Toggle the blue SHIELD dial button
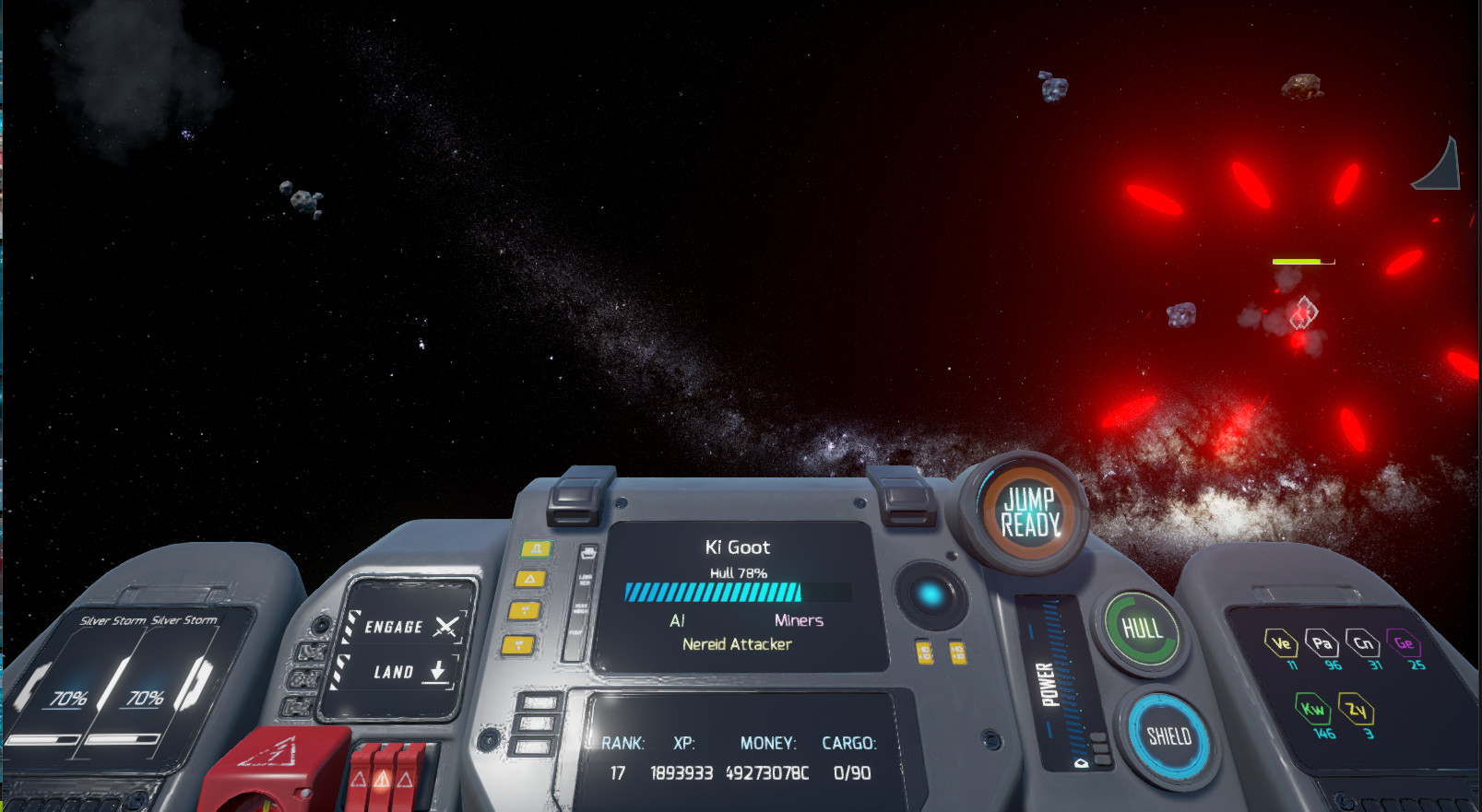1482x812 pixels. click(x=1168, y=736)
